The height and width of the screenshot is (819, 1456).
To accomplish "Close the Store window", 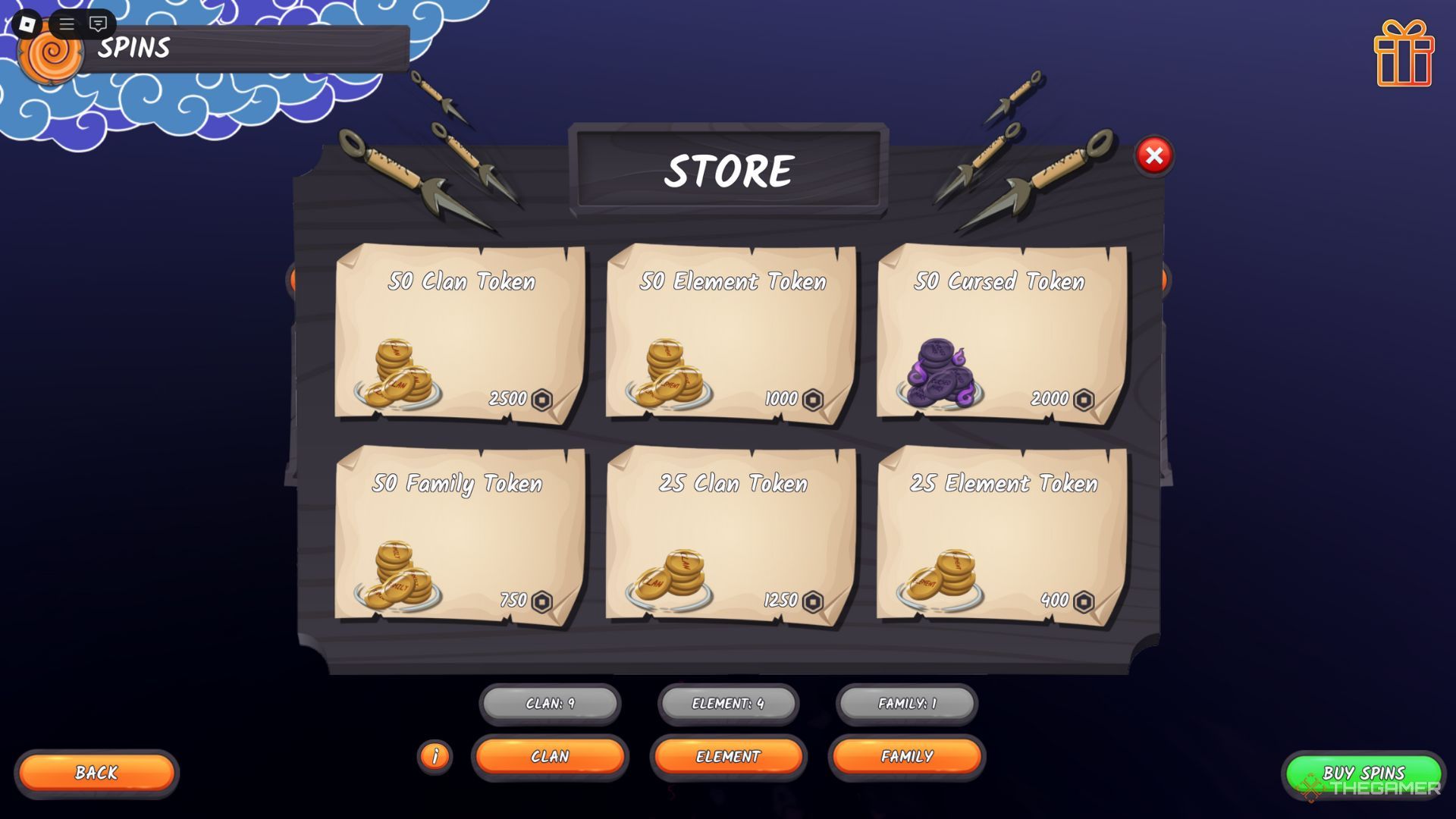I will pyautogui.click(x=1153, y=155).
